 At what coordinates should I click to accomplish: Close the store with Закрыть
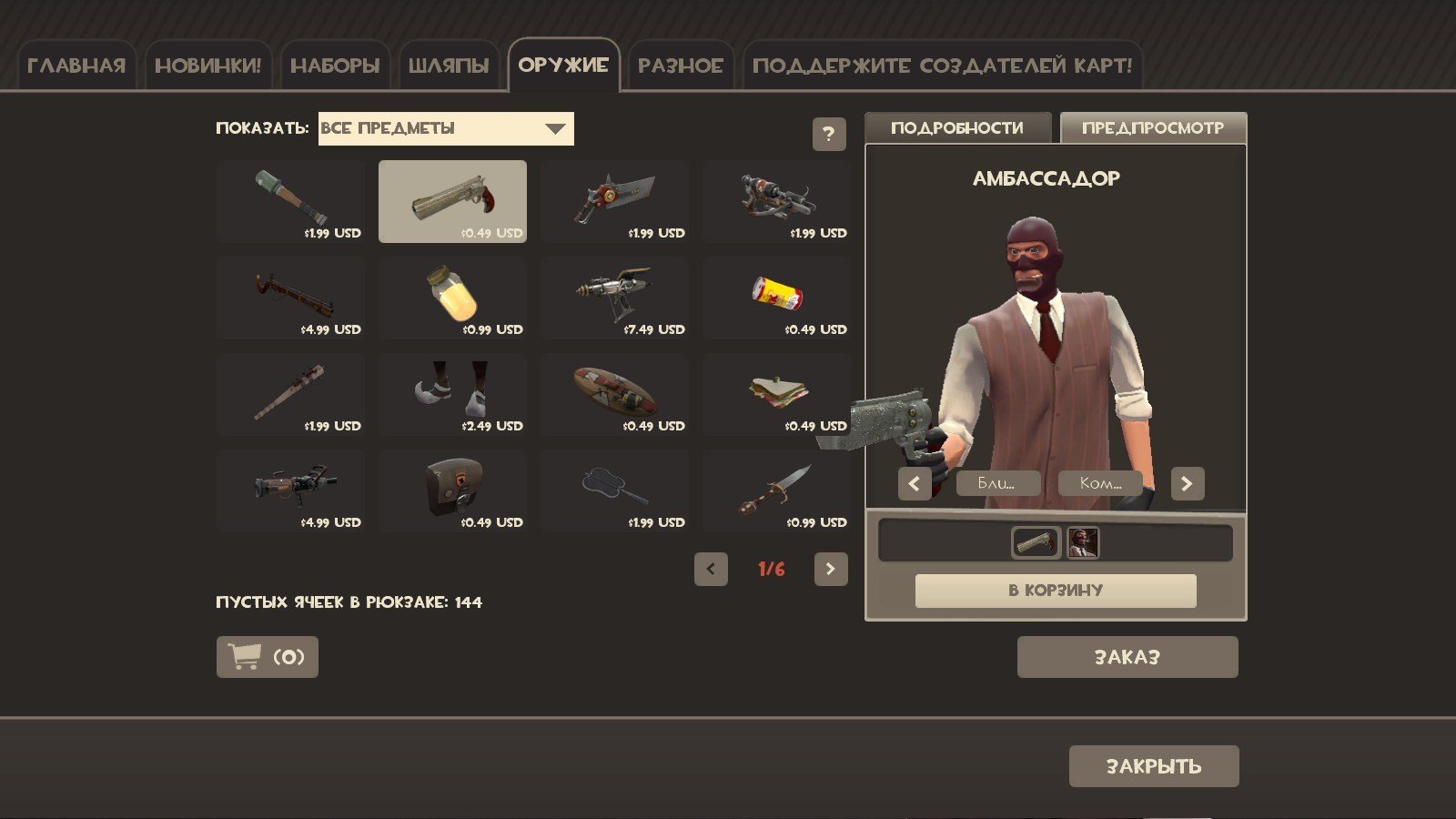pos(1153,766)
